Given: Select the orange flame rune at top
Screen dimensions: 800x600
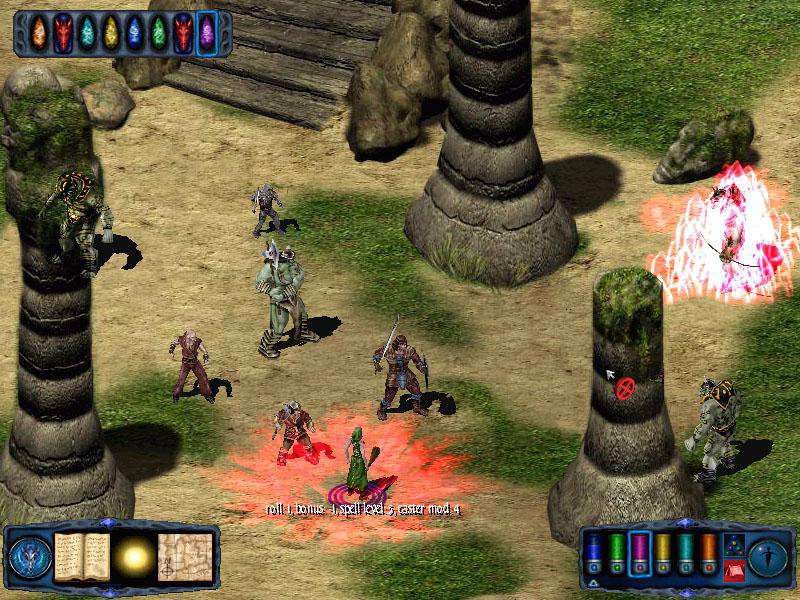Looking at the screenshot, I should 39,33.
